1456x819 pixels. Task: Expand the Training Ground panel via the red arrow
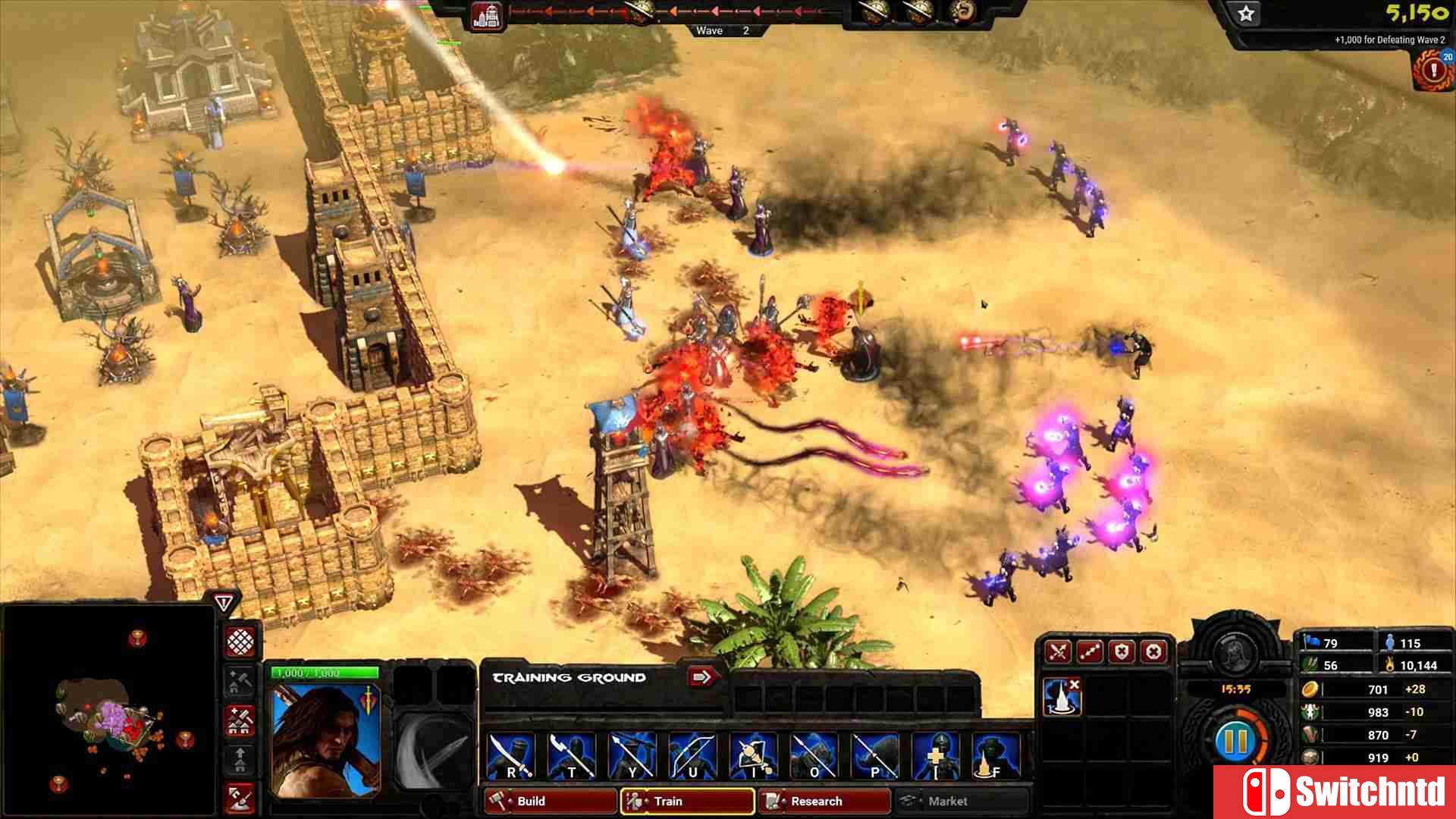point(701,677)
